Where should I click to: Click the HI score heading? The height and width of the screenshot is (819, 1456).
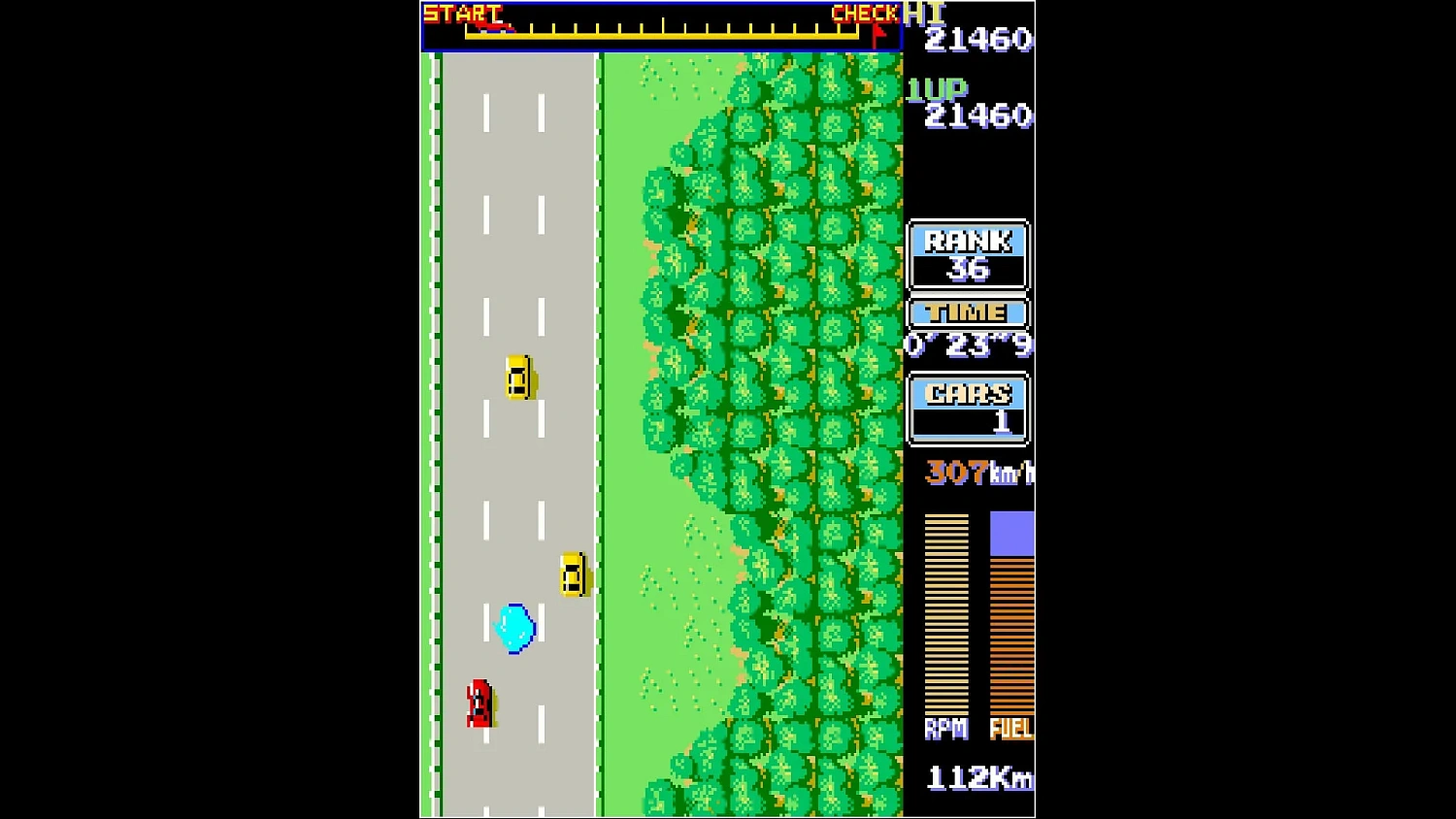[924, 12]
